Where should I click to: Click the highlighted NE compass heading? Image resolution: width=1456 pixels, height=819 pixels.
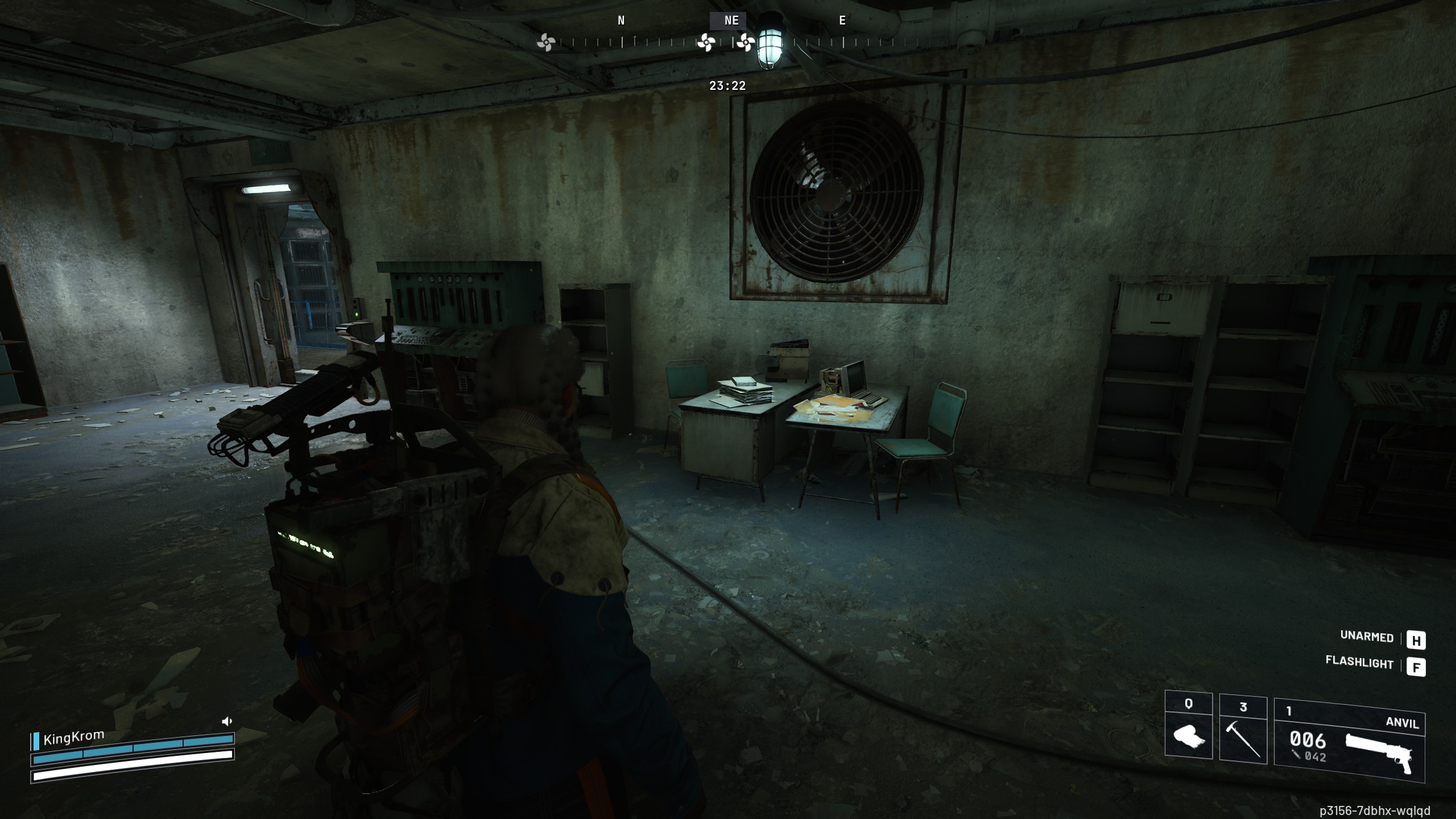[x=731, y=20]
